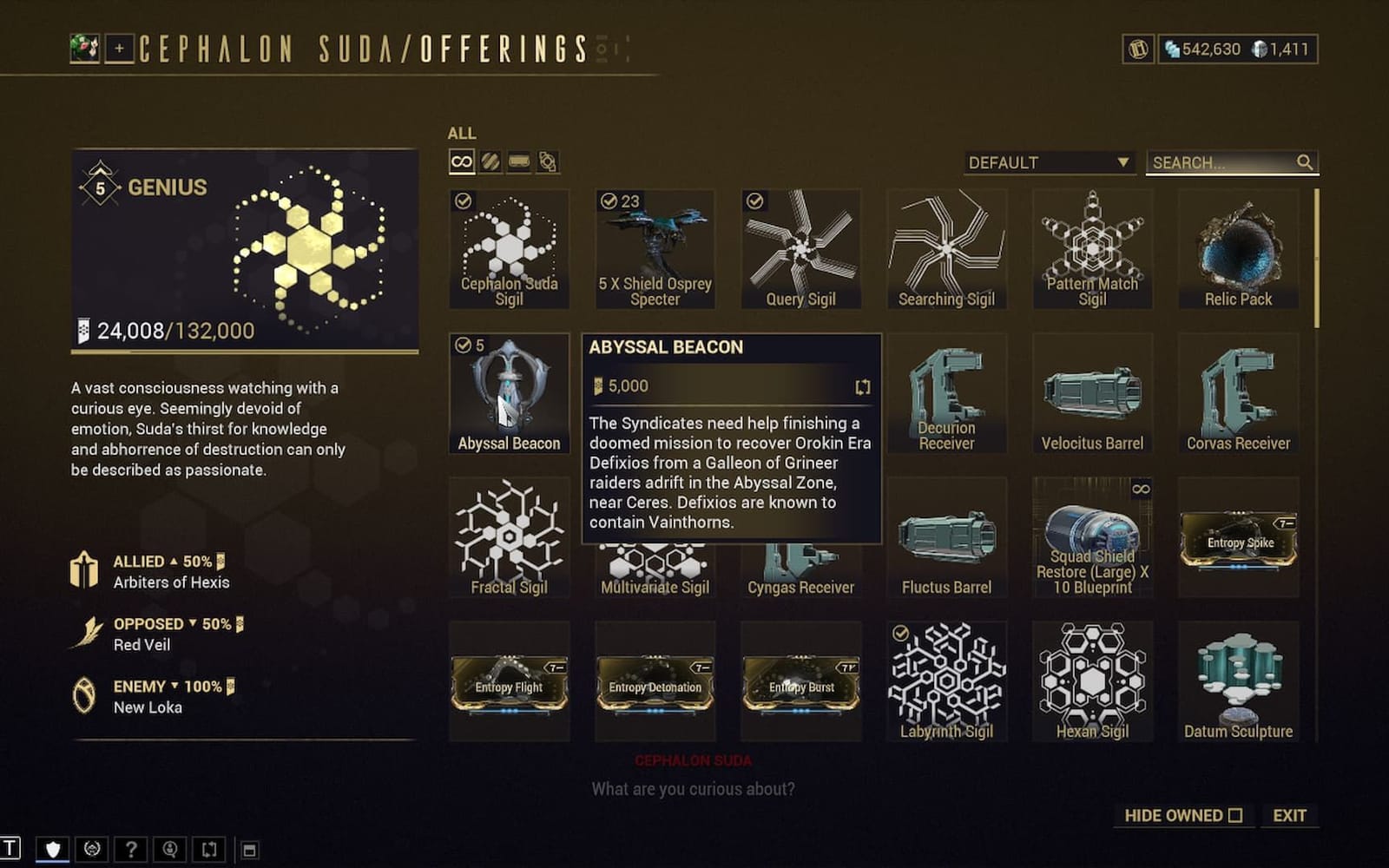Open the Default sort order dropdown
Viewport: 1389px width, 868px height.
point(1048,162)
